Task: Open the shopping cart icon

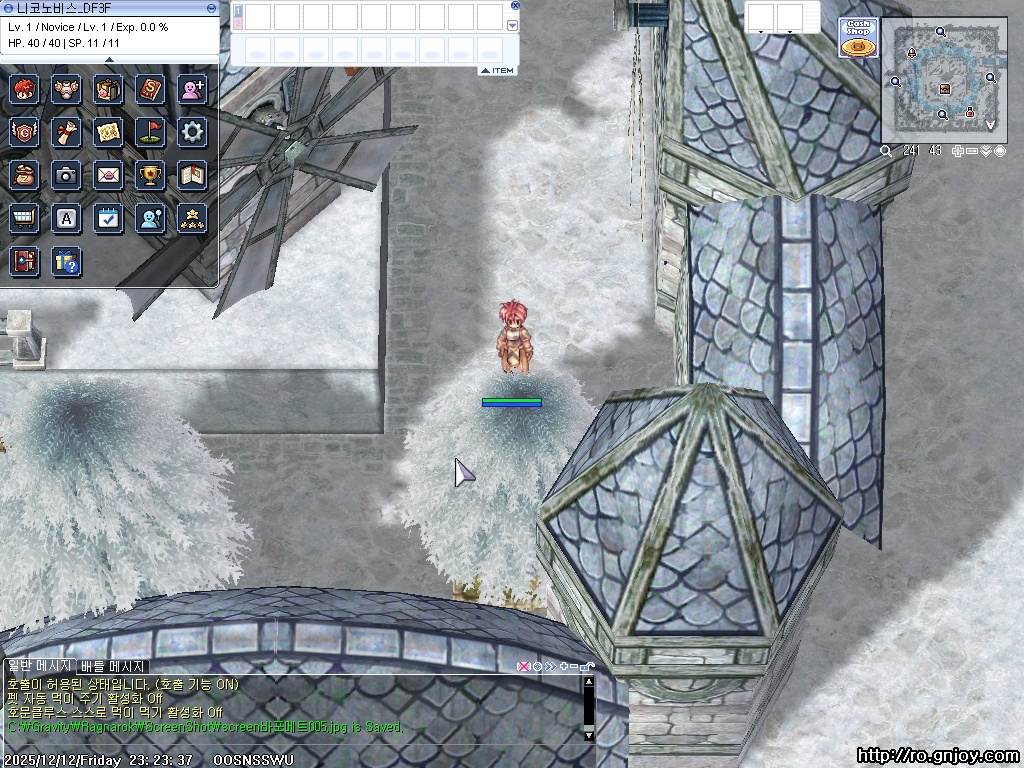Action: (x=24, y=218)
